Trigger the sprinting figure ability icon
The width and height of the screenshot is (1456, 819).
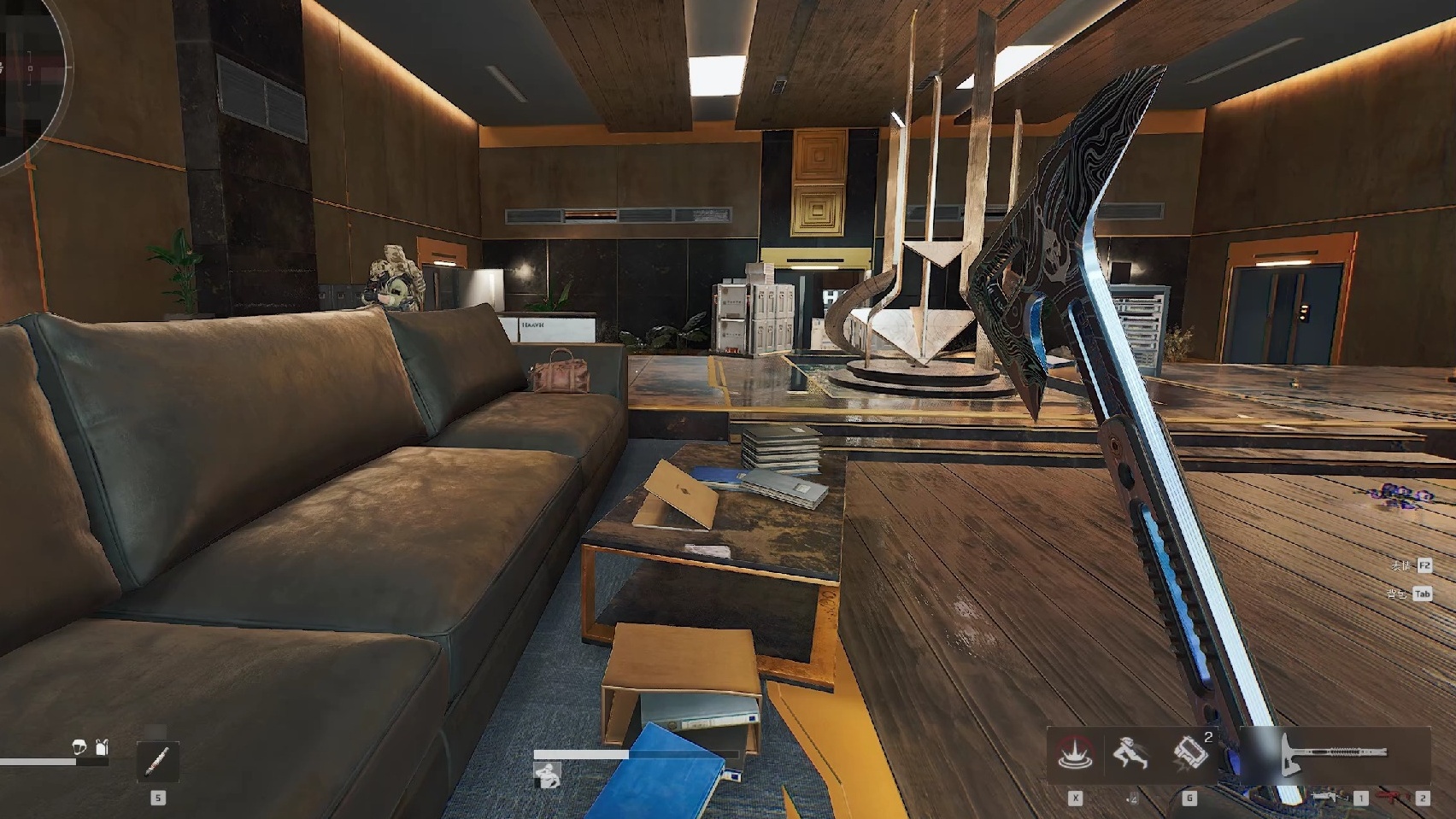1131,755
